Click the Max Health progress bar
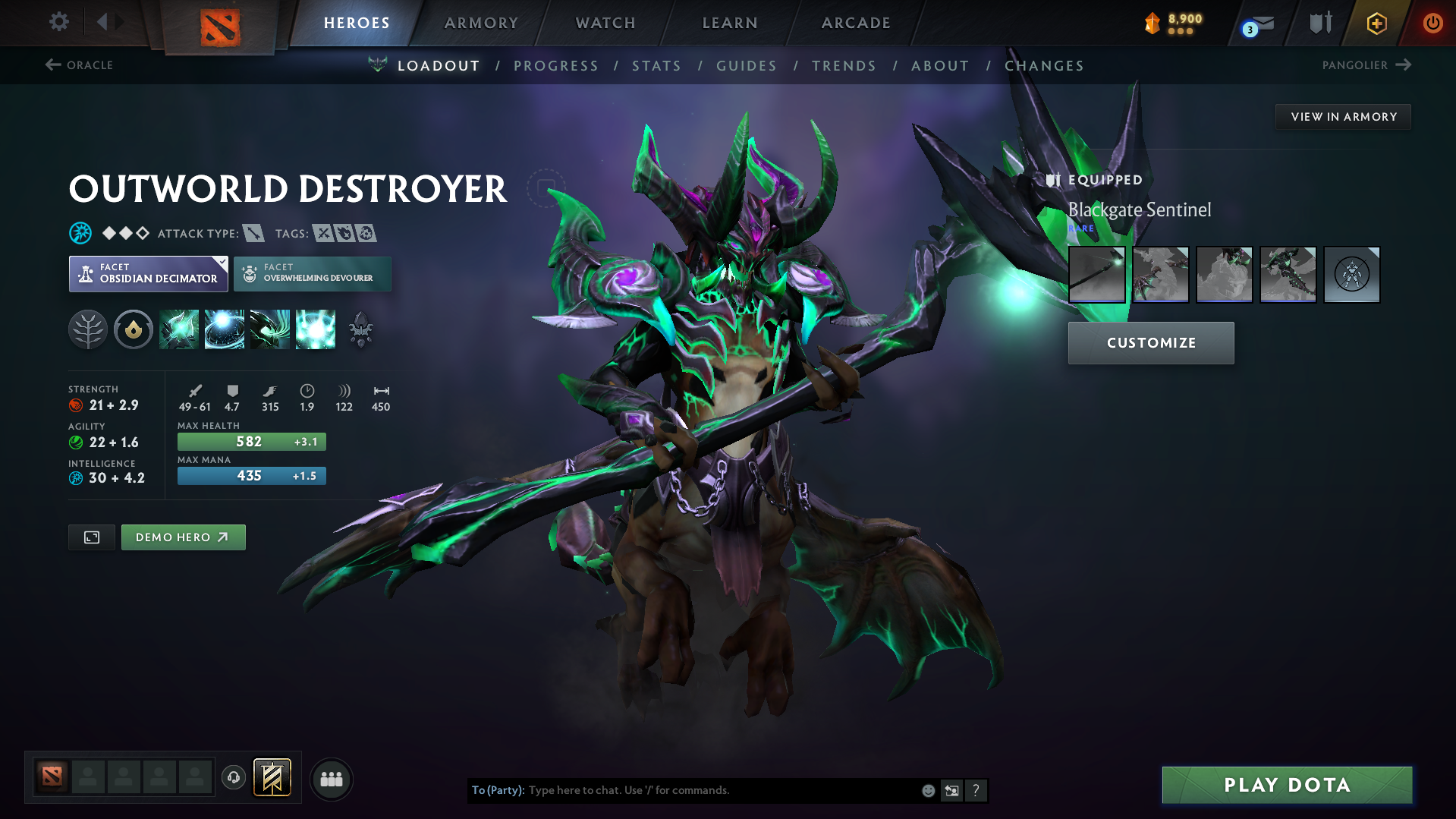1456x819 pixels. [x=251, y=441]
